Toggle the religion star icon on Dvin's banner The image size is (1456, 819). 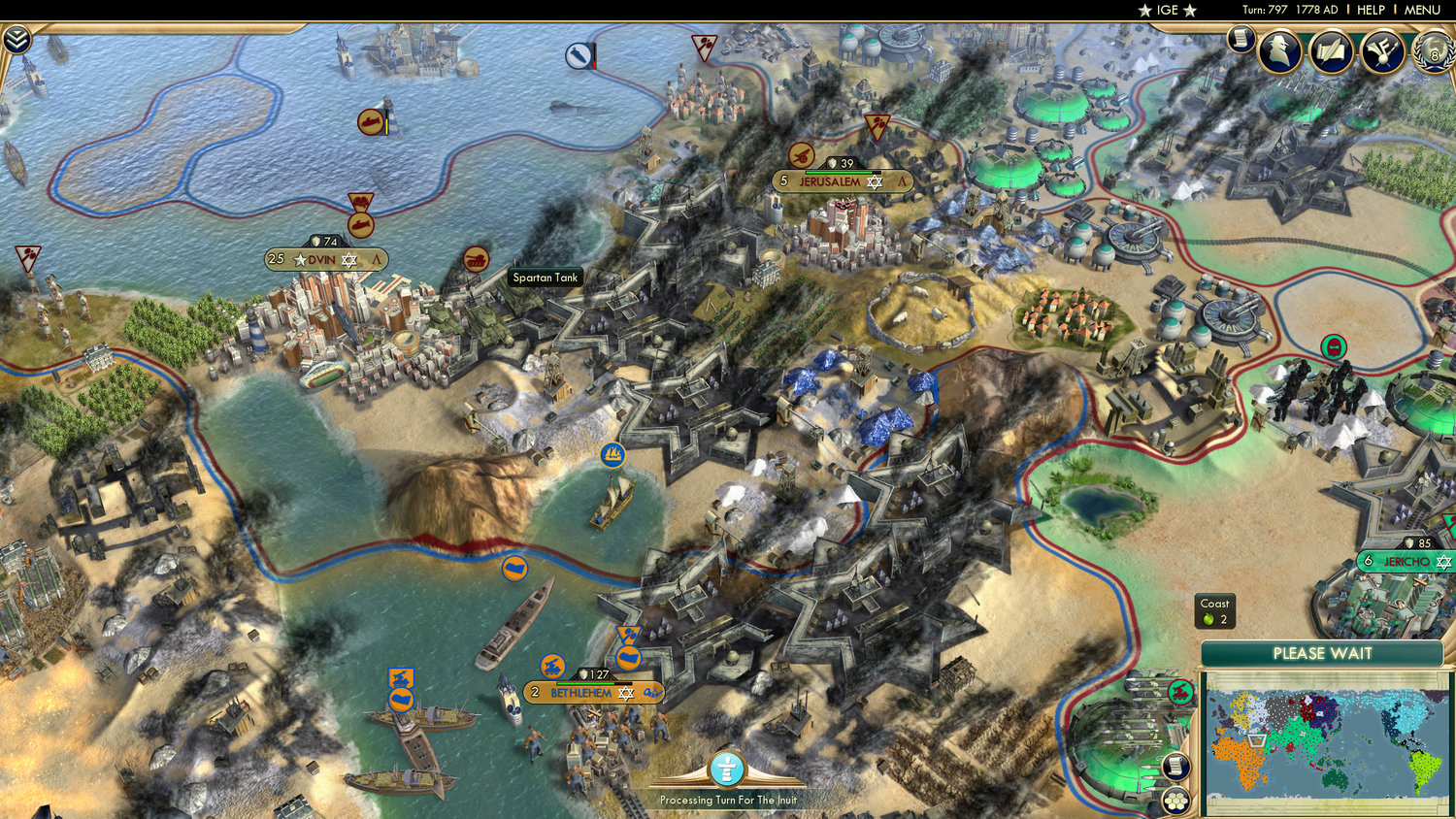click(347, 260)
